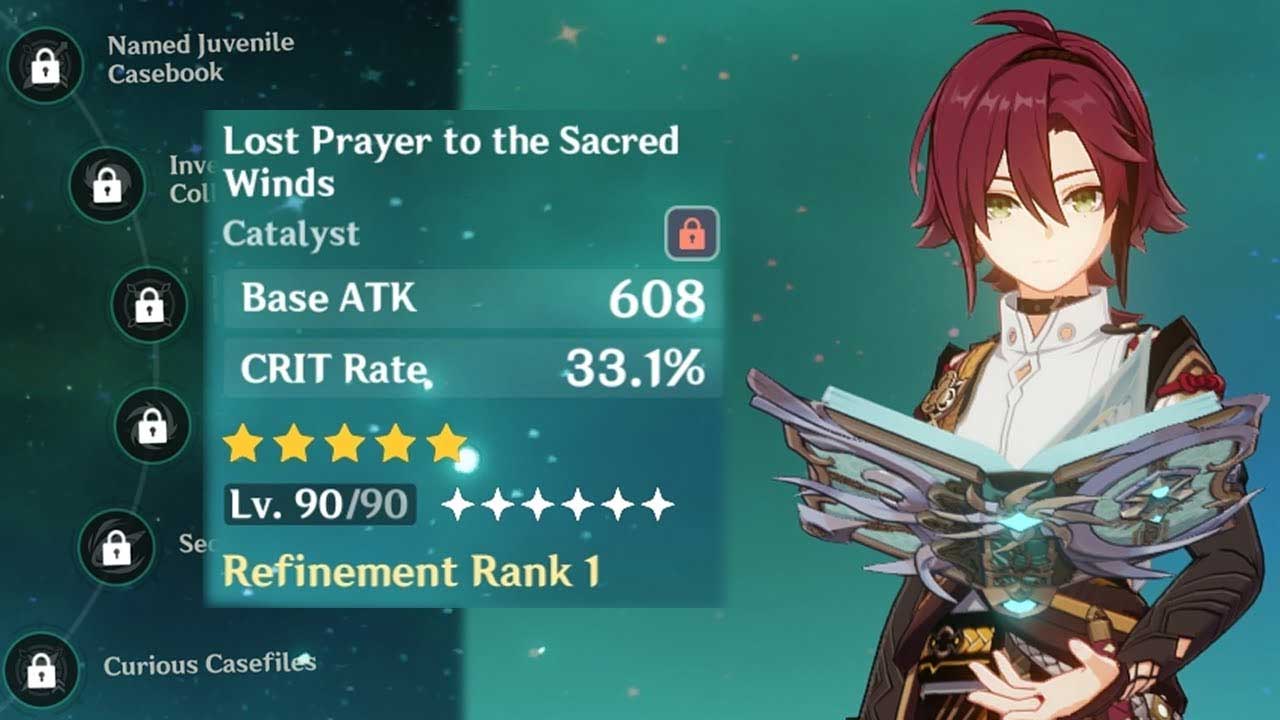Click the middle yellow rarity star
Screen dimensions: 1280x720
[x=344, y=443]
